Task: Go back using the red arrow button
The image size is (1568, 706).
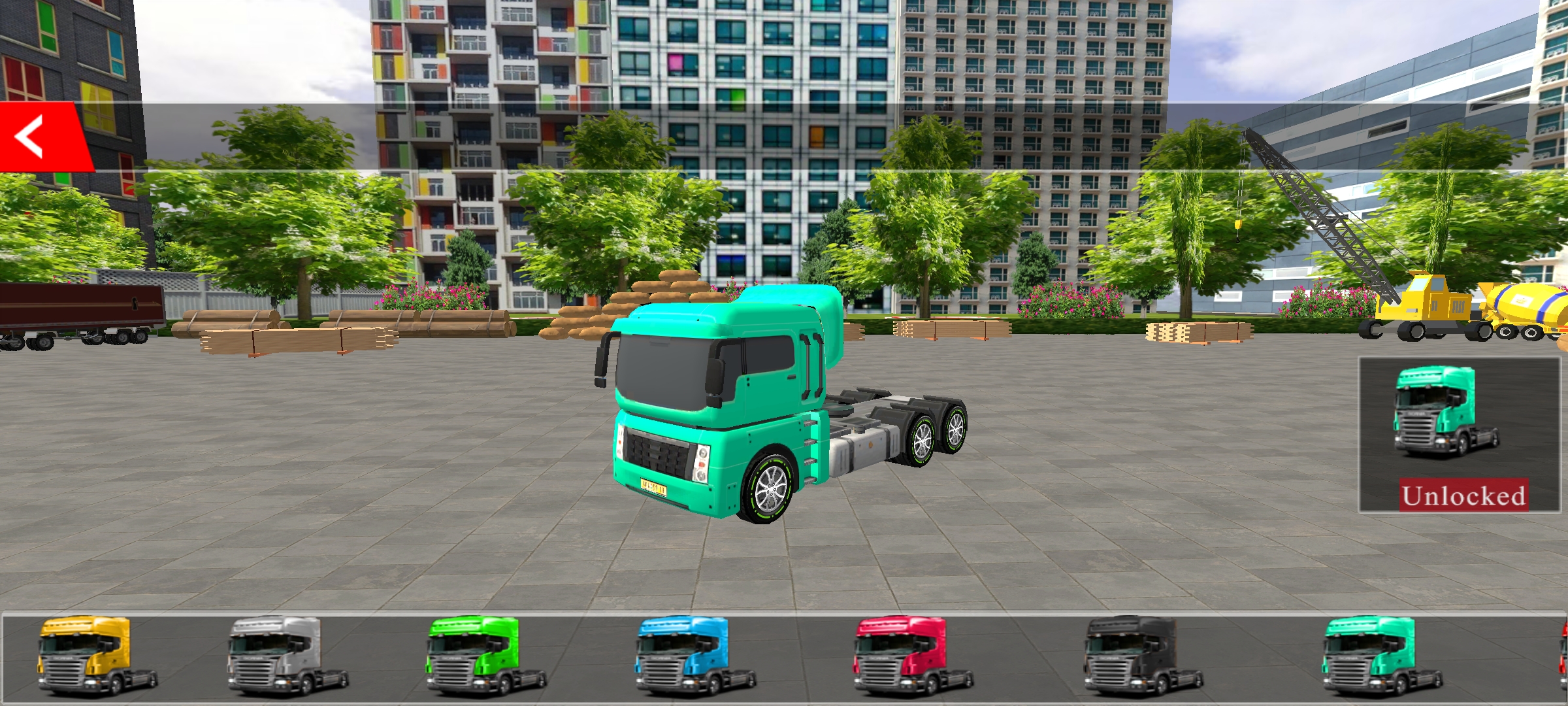Action: 36,137
